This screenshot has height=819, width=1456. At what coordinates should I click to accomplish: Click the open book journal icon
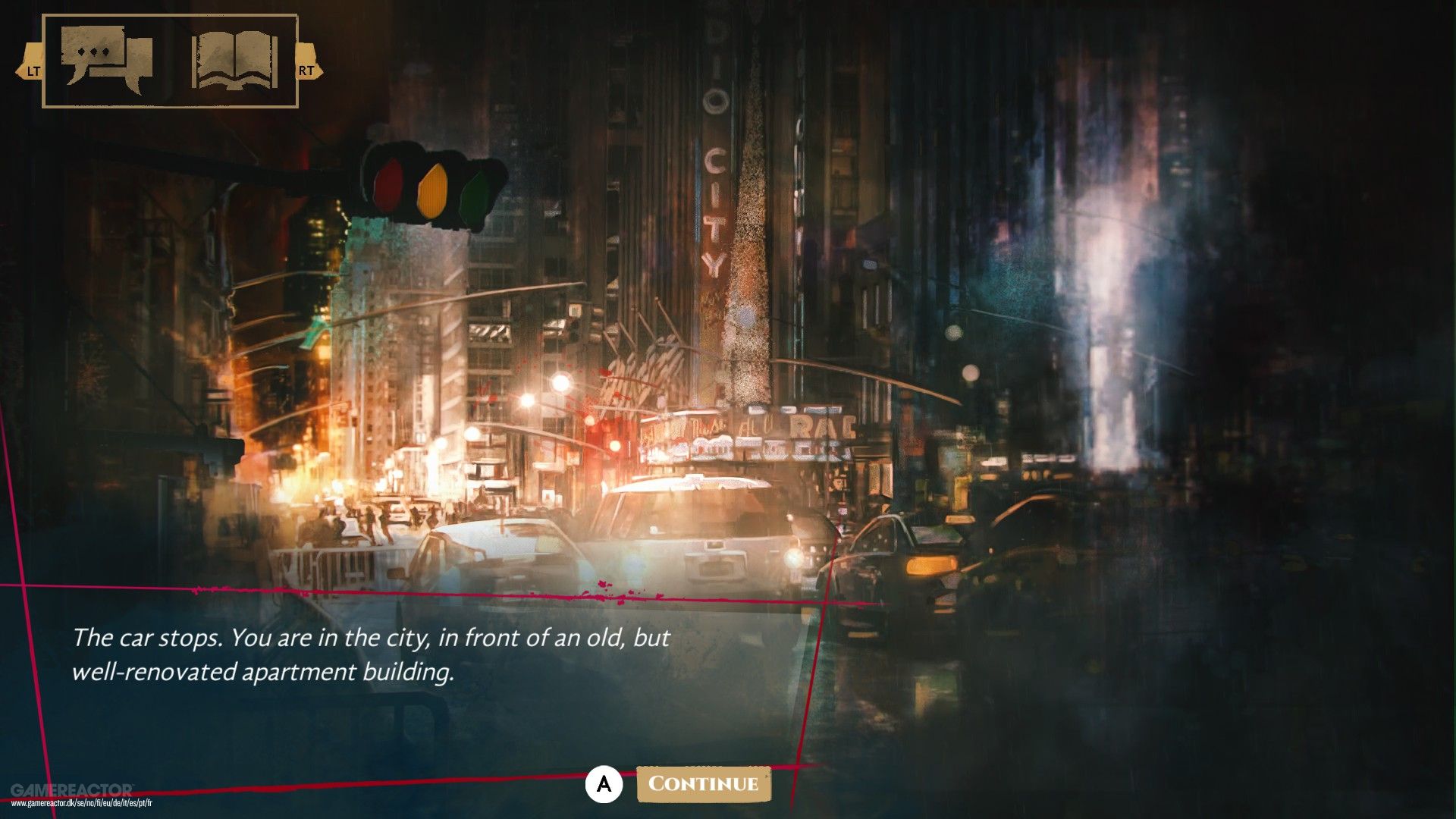click(x=231, y=59)
